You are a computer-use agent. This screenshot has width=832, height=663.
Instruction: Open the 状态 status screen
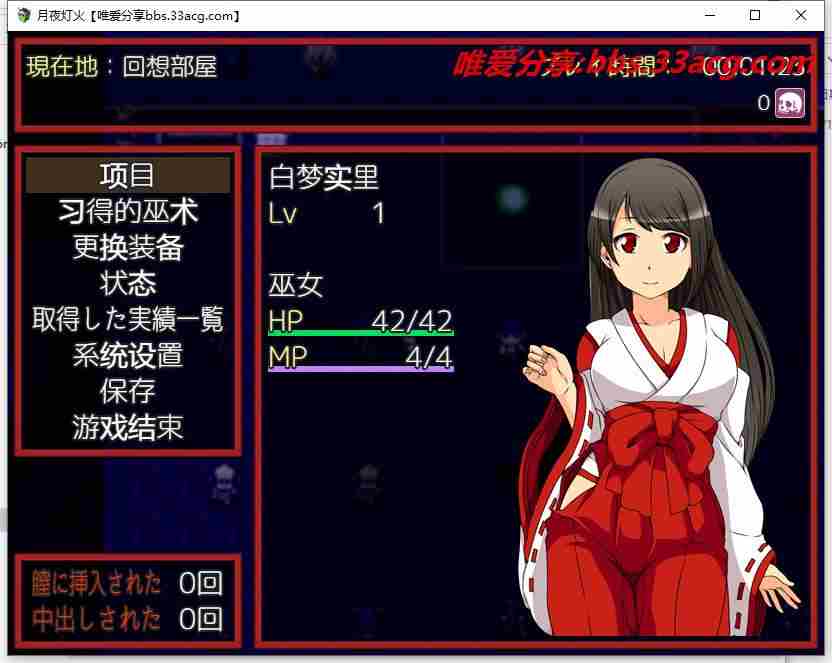pyautogui.click(x=128, y=283)
